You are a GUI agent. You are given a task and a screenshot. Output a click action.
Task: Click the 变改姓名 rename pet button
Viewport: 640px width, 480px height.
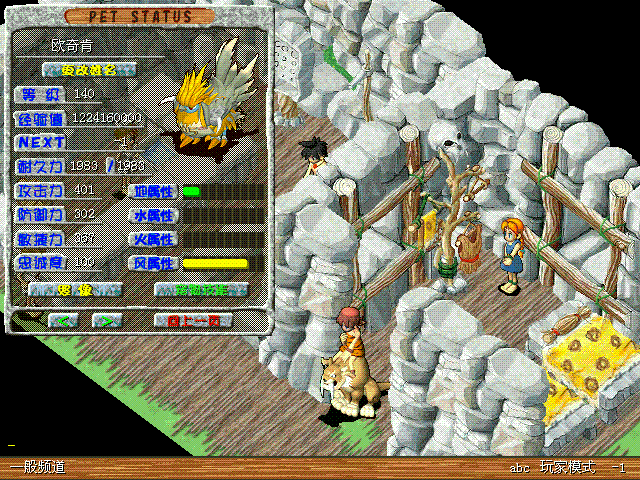point(89,70)
